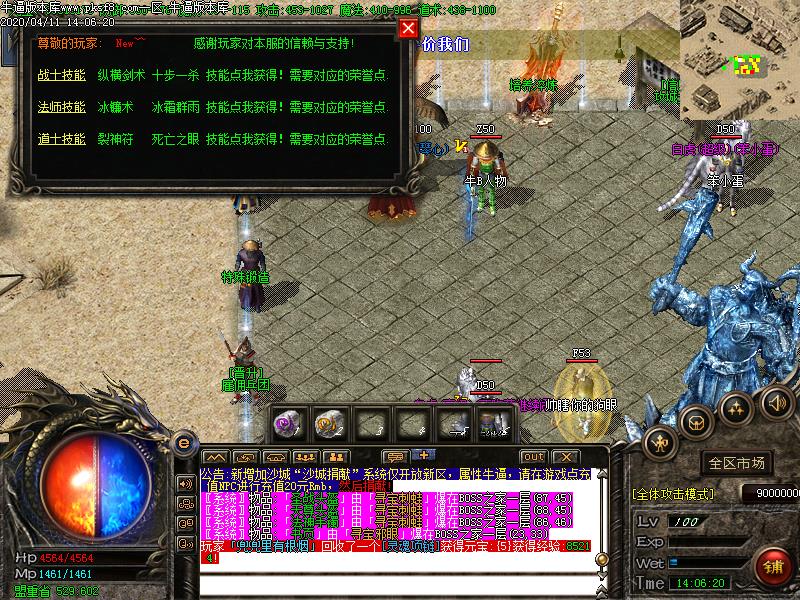Choose the 法师技能 mage skills link
Image resolution: width=800 pixels, height=600 pixels.
click(x=61, y=105)
